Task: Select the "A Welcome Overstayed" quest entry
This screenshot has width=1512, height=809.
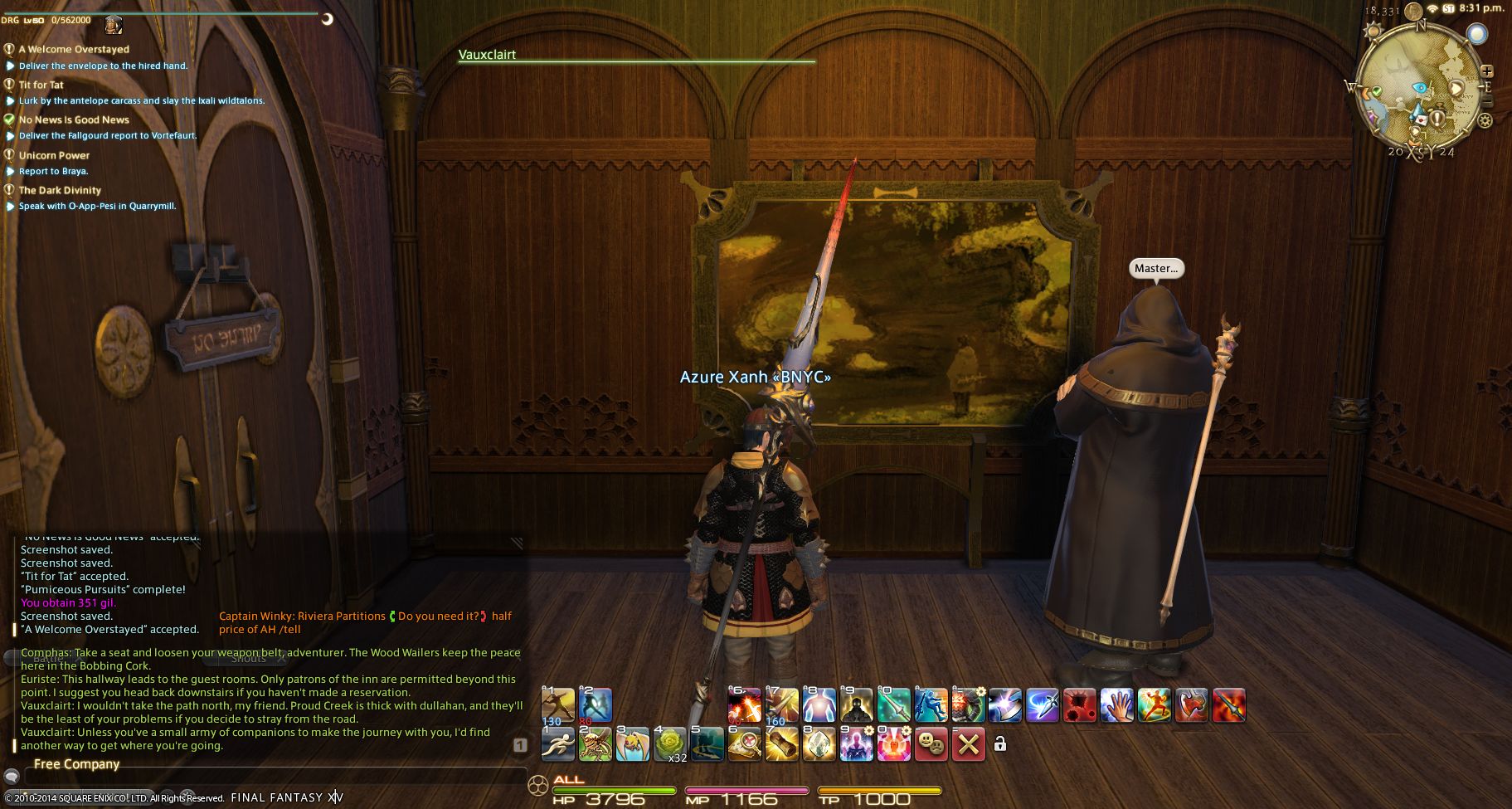Action: click(x=74, y=49)
